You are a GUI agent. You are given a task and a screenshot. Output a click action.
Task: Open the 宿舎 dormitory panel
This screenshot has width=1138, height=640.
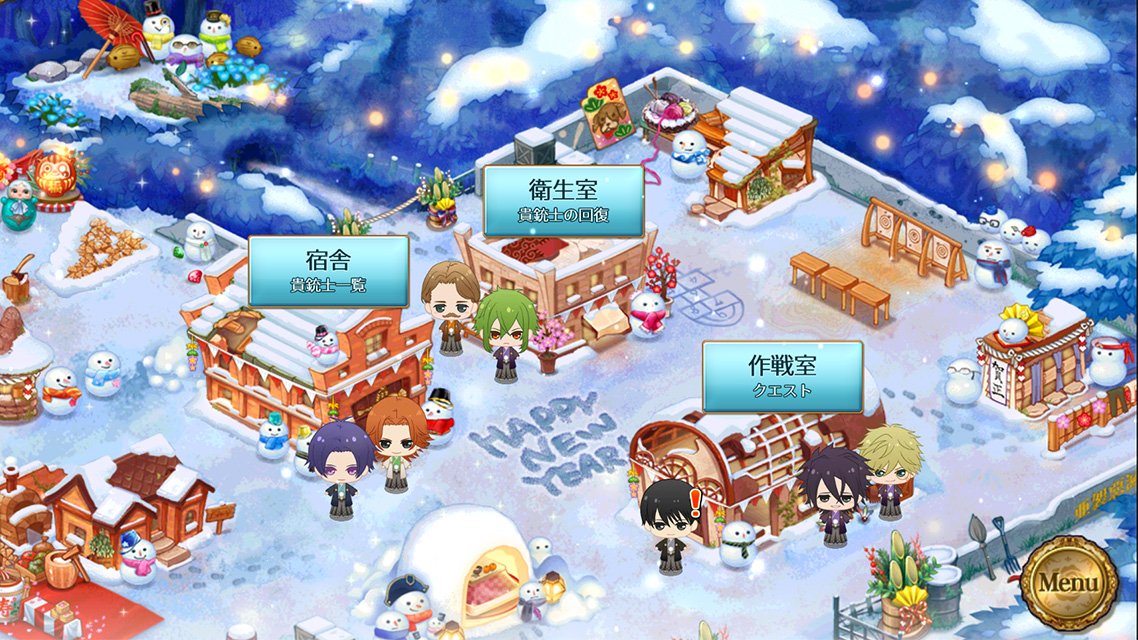click(x=328, y=271)
